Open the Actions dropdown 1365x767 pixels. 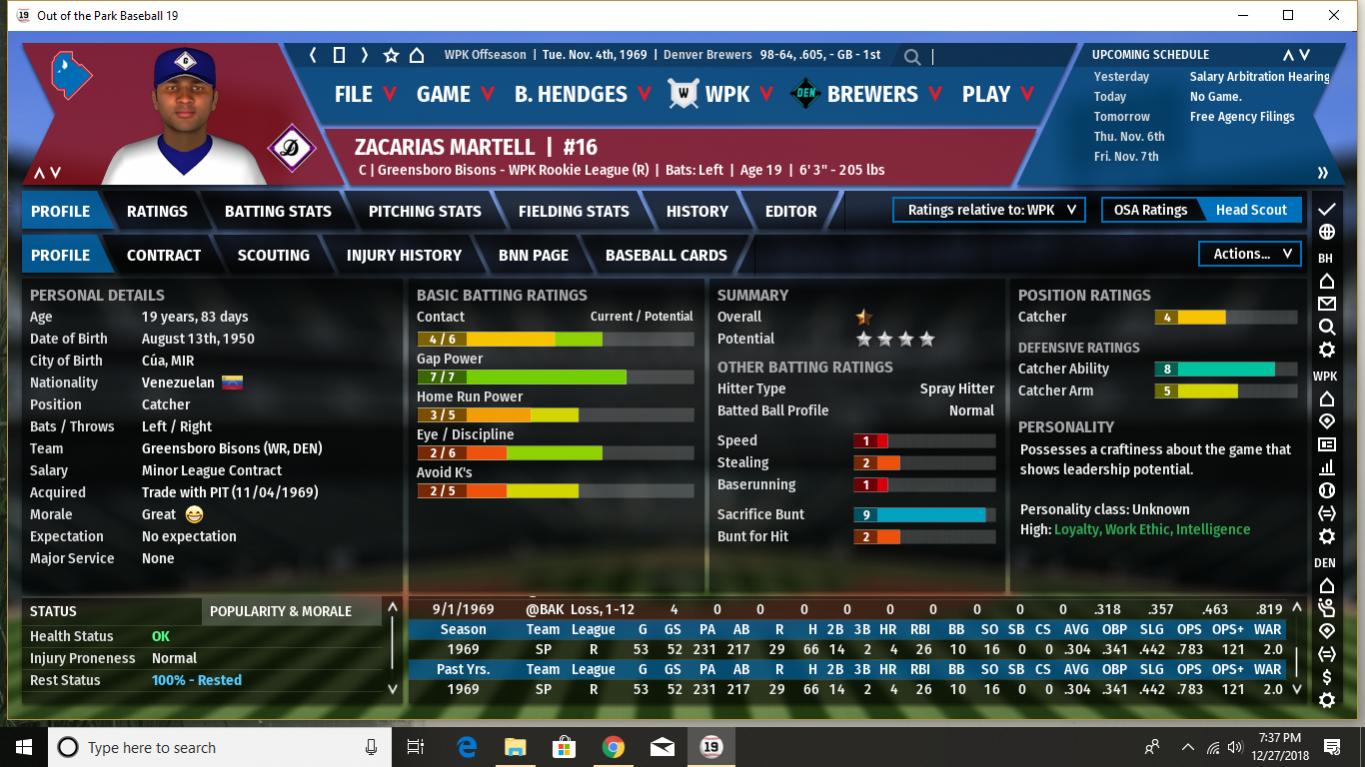1251,254
